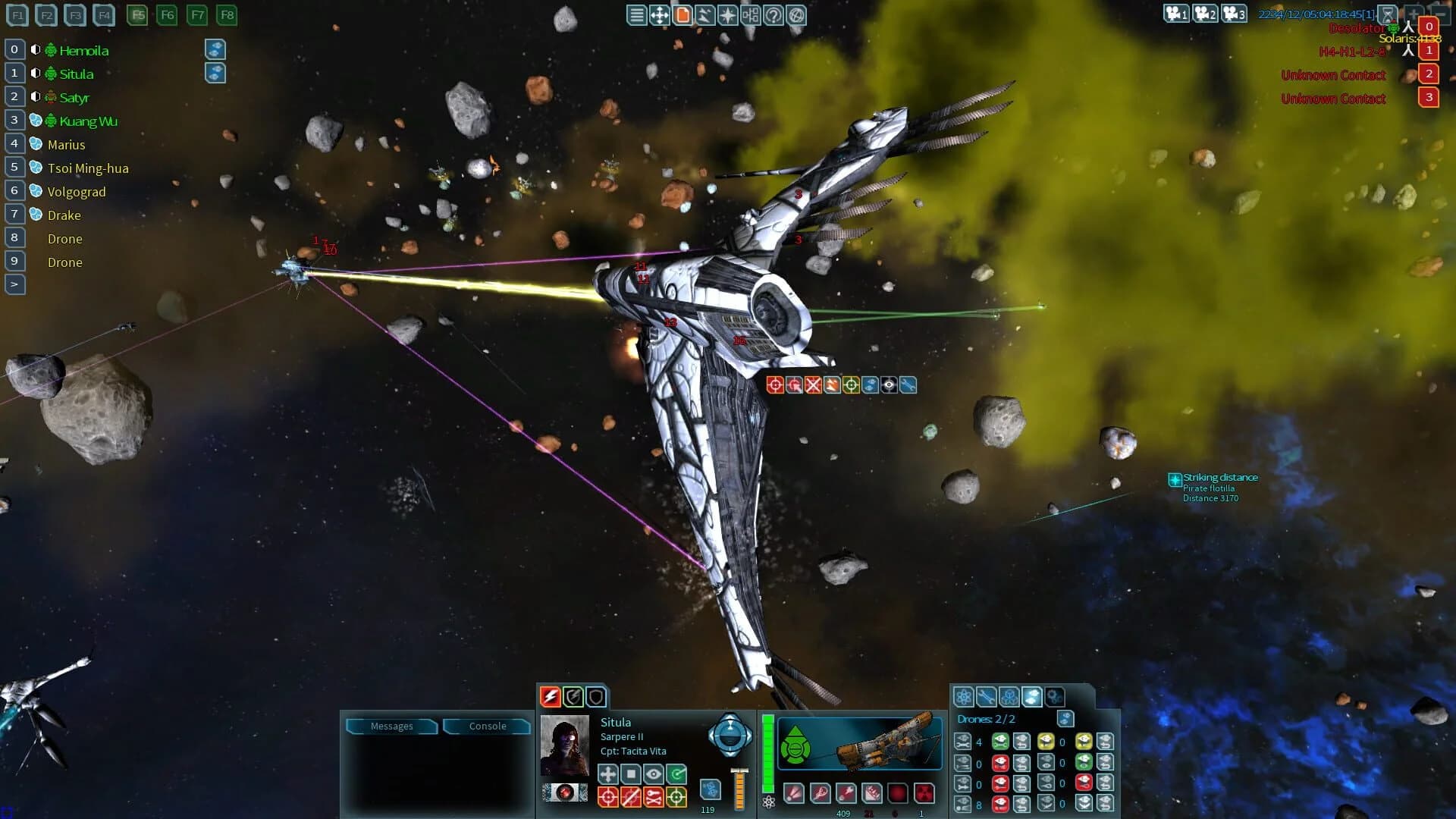Select the blue wrench repair icon near ship

pyautogui.click(x=908, y=384)
